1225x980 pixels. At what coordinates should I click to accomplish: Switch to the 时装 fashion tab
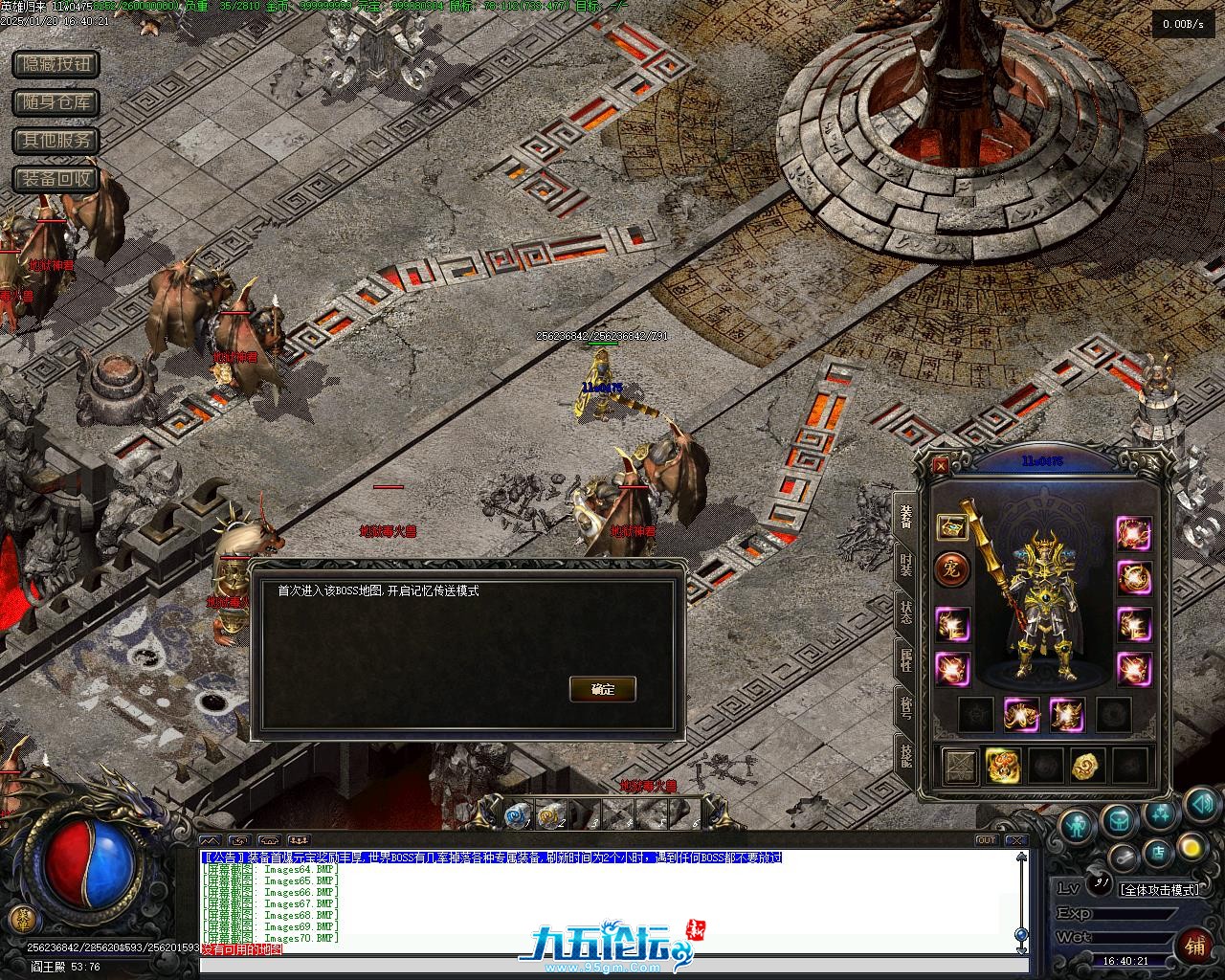[x=905, y=563]
